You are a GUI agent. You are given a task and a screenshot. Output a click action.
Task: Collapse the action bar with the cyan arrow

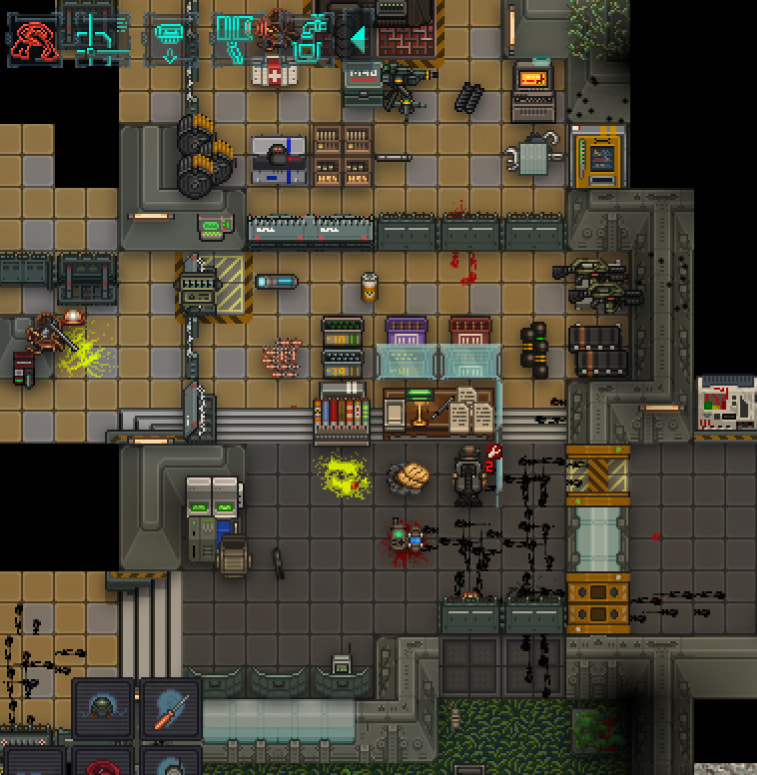point(357,40)
